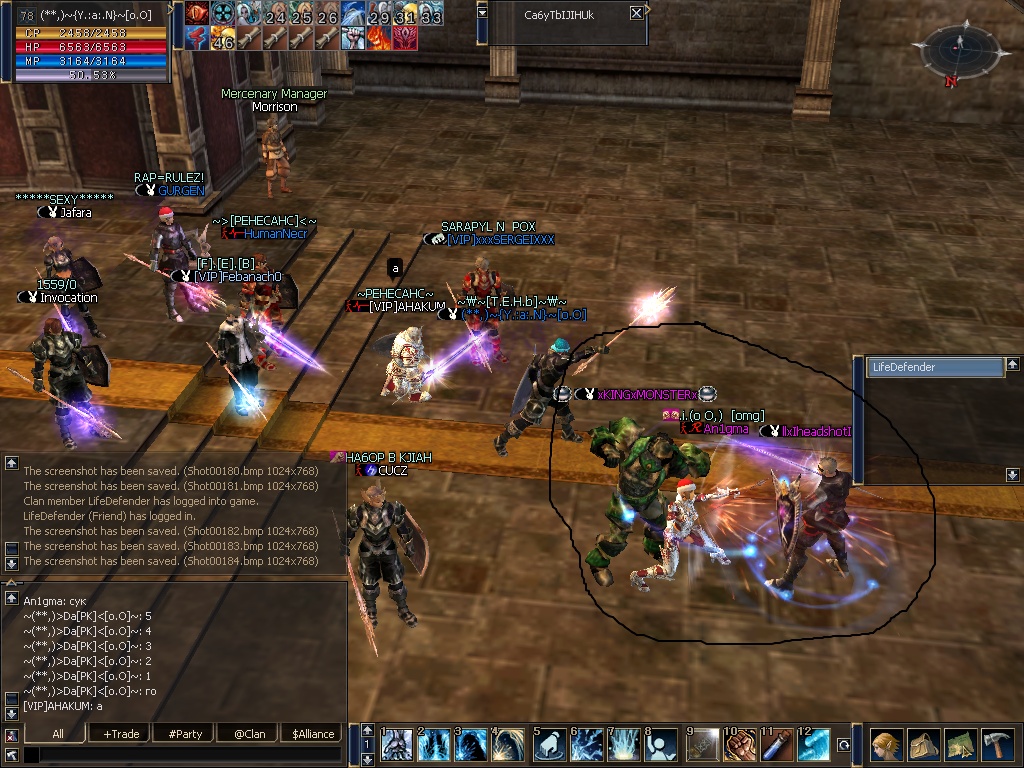The image size is (1024, 768).
Task: Switch to the +Trade chat tab
Action: pyautogui.click(x=121, y=733)
